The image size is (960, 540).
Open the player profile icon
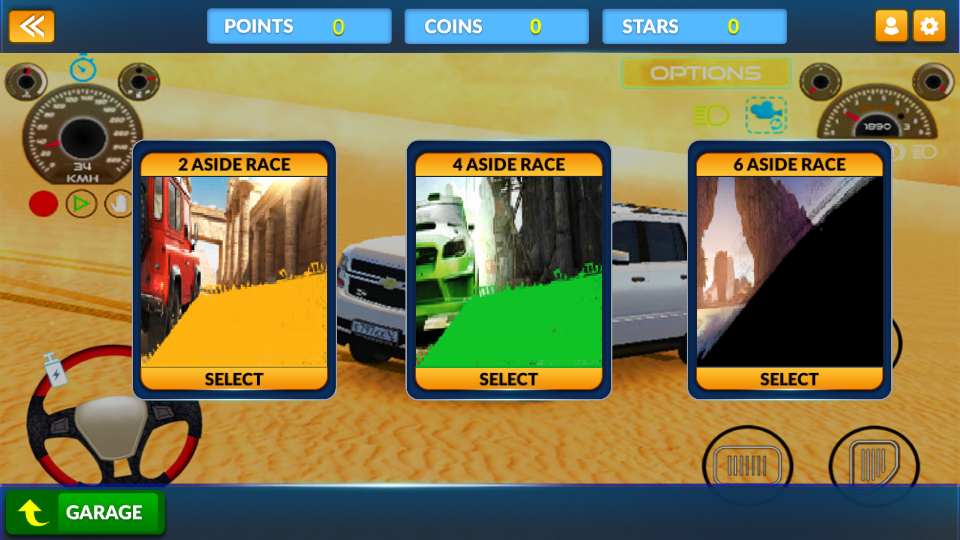891,26
